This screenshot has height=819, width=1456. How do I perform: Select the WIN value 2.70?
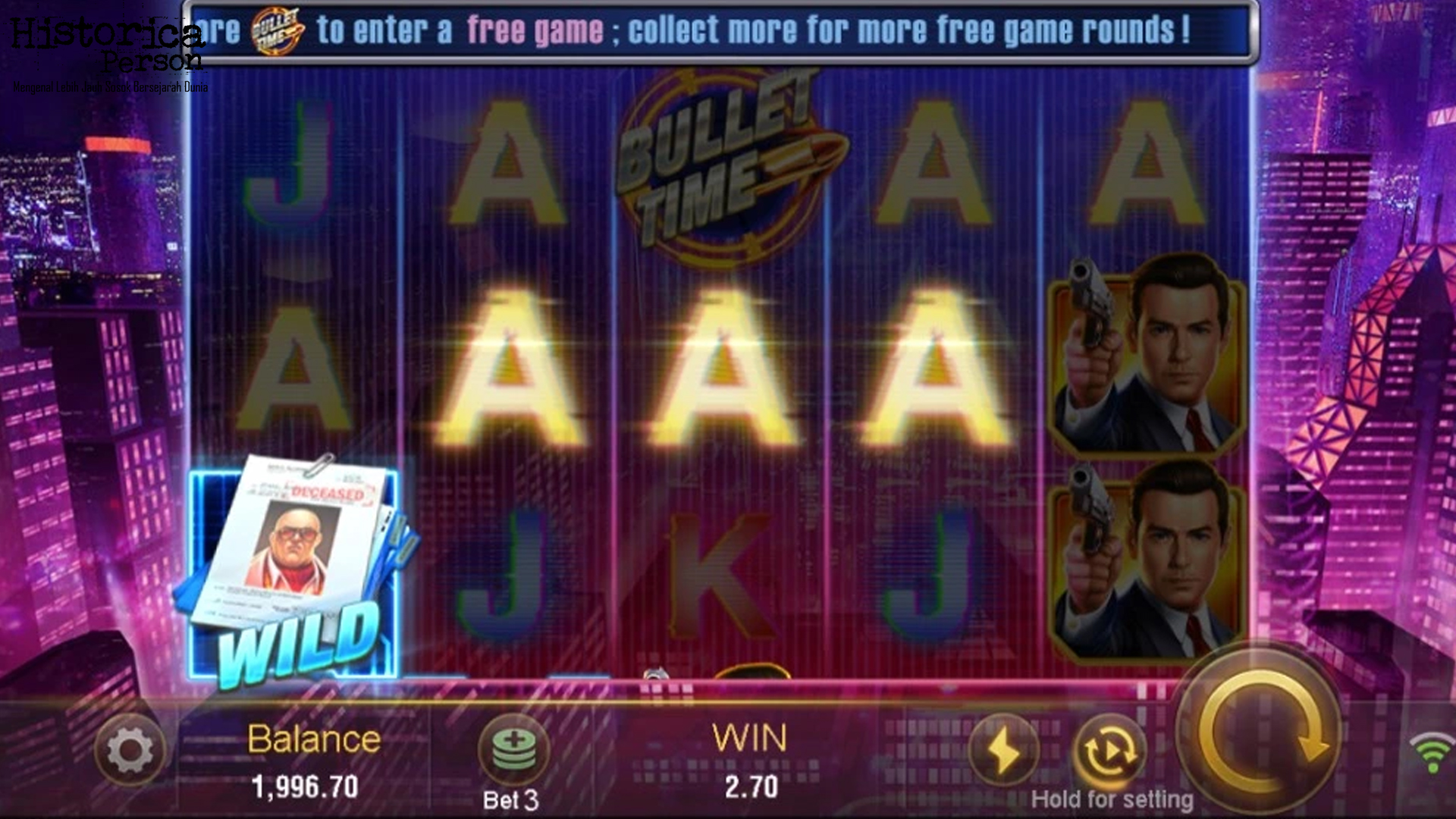click(749, 785)
